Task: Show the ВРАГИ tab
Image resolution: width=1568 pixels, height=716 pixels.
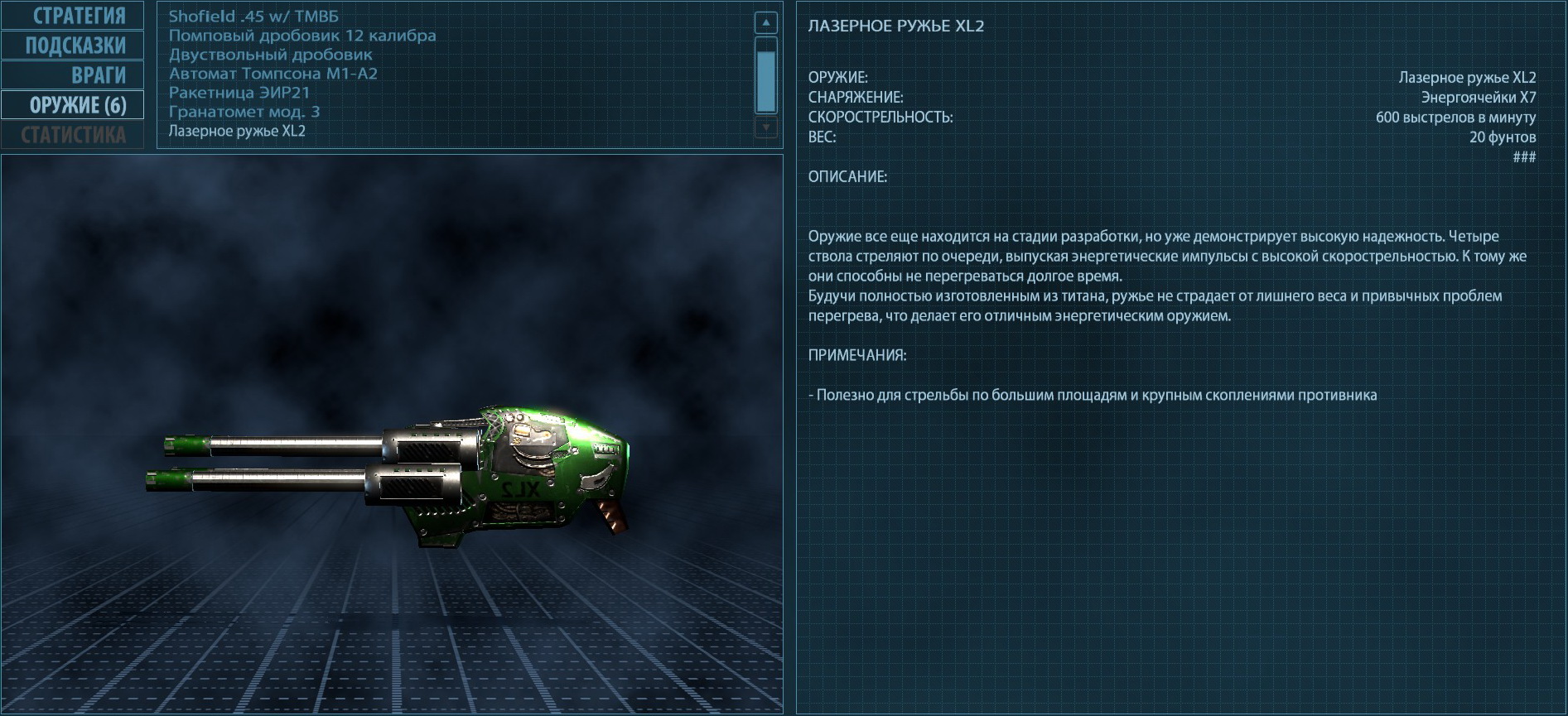Action: 73,75
